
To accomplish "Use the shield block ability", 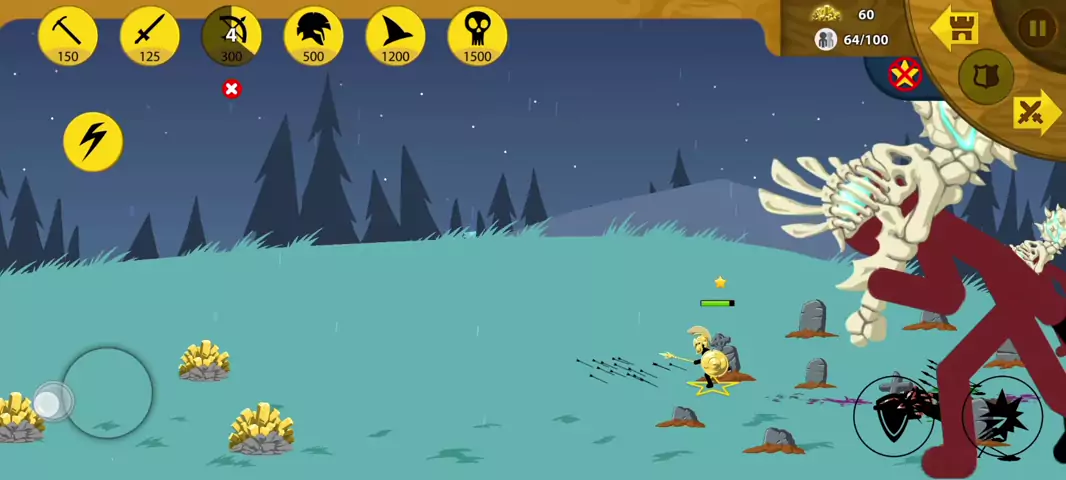I will tap(893, 416).
